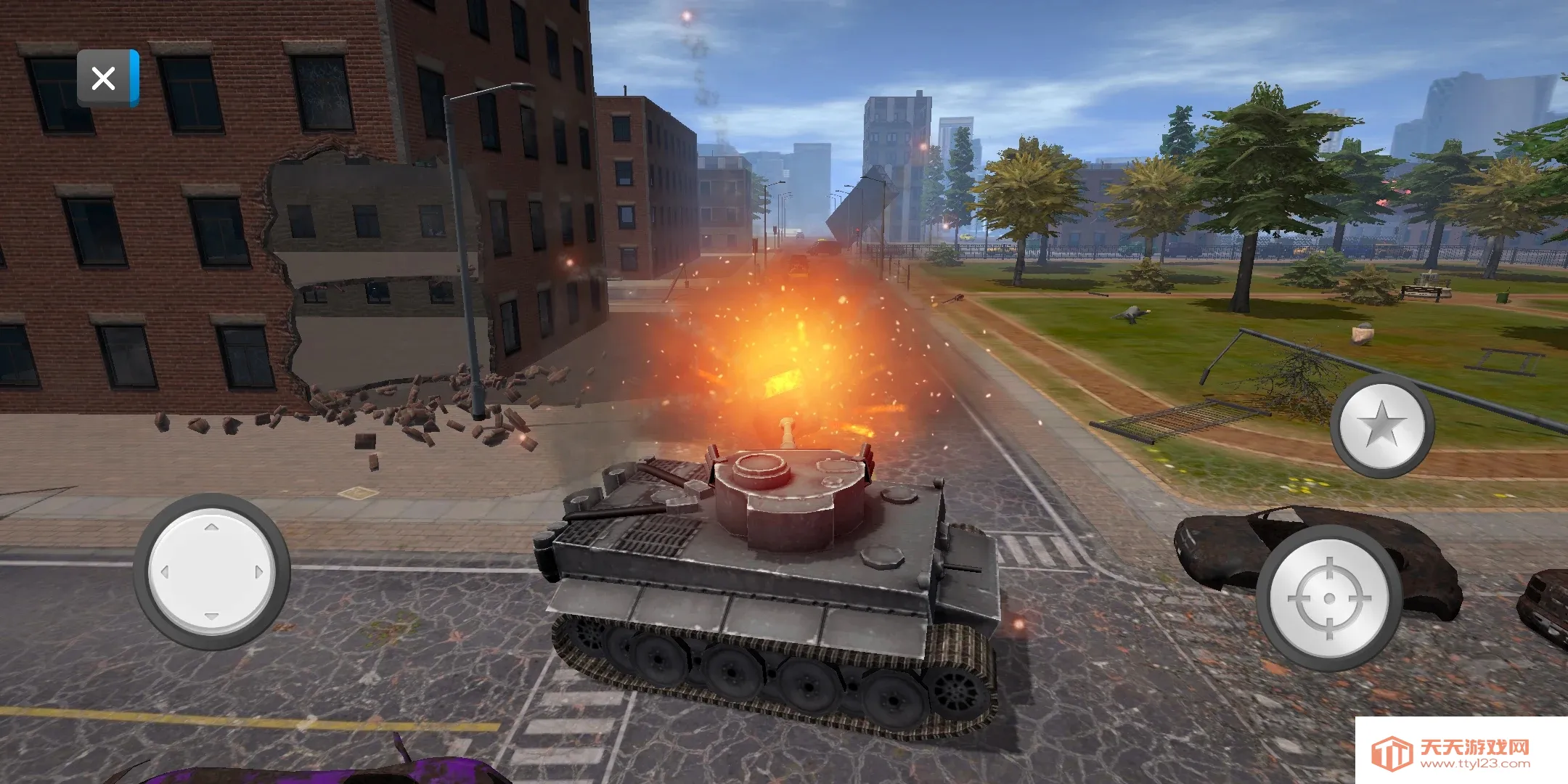Close the game with the X button
Screen dimensions: 1568x784
click(x=104, y=78)
